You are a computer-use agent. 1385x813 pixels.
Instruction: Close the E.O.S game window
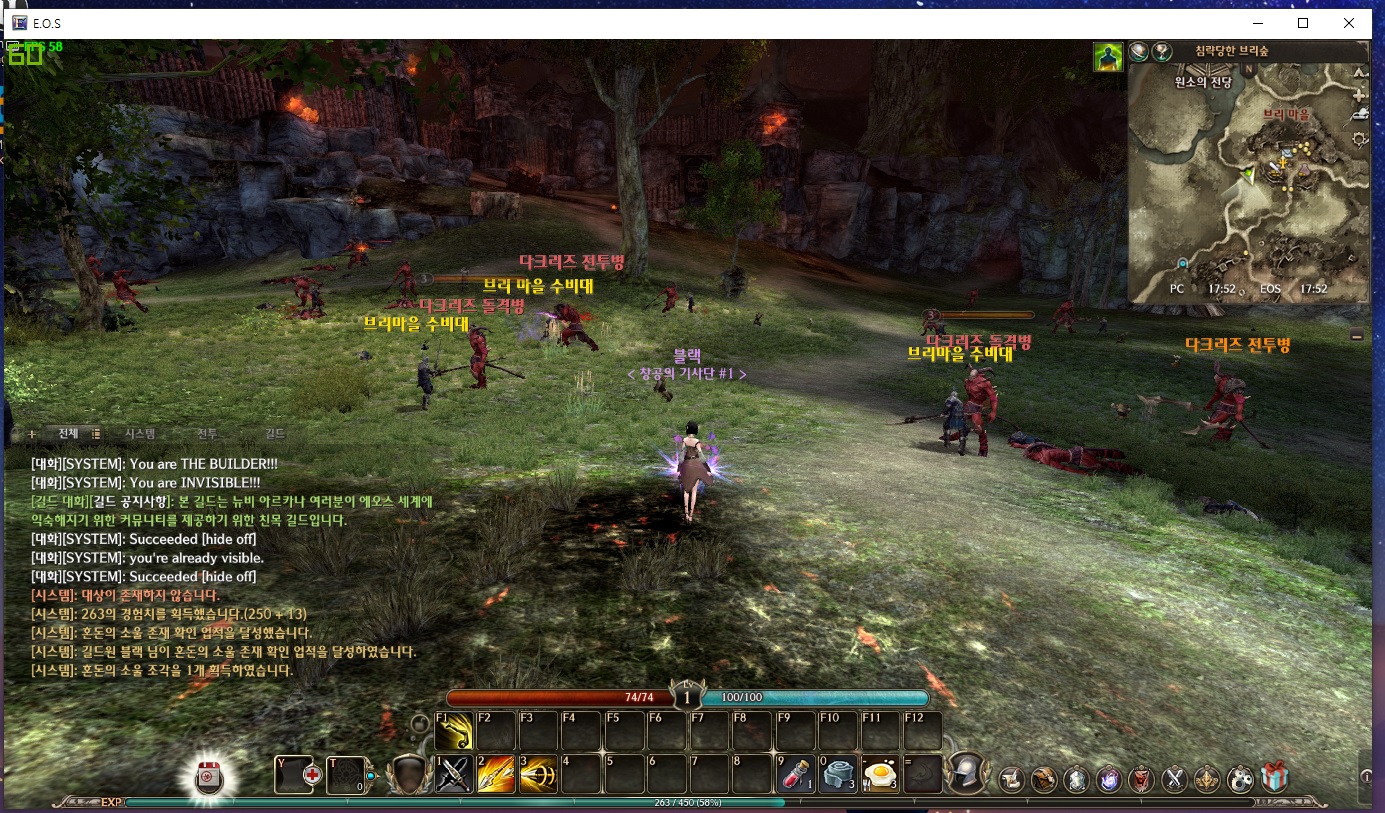[x=1349, y=23]
